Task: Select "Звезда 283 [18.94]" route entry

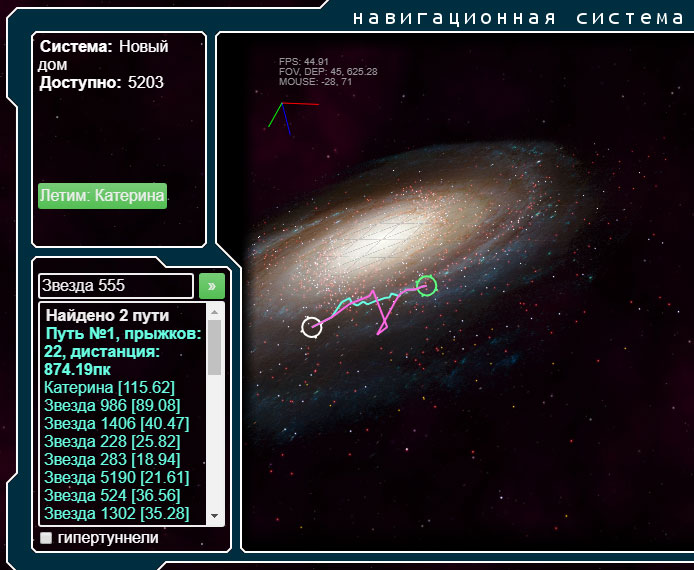Action: 112,459
